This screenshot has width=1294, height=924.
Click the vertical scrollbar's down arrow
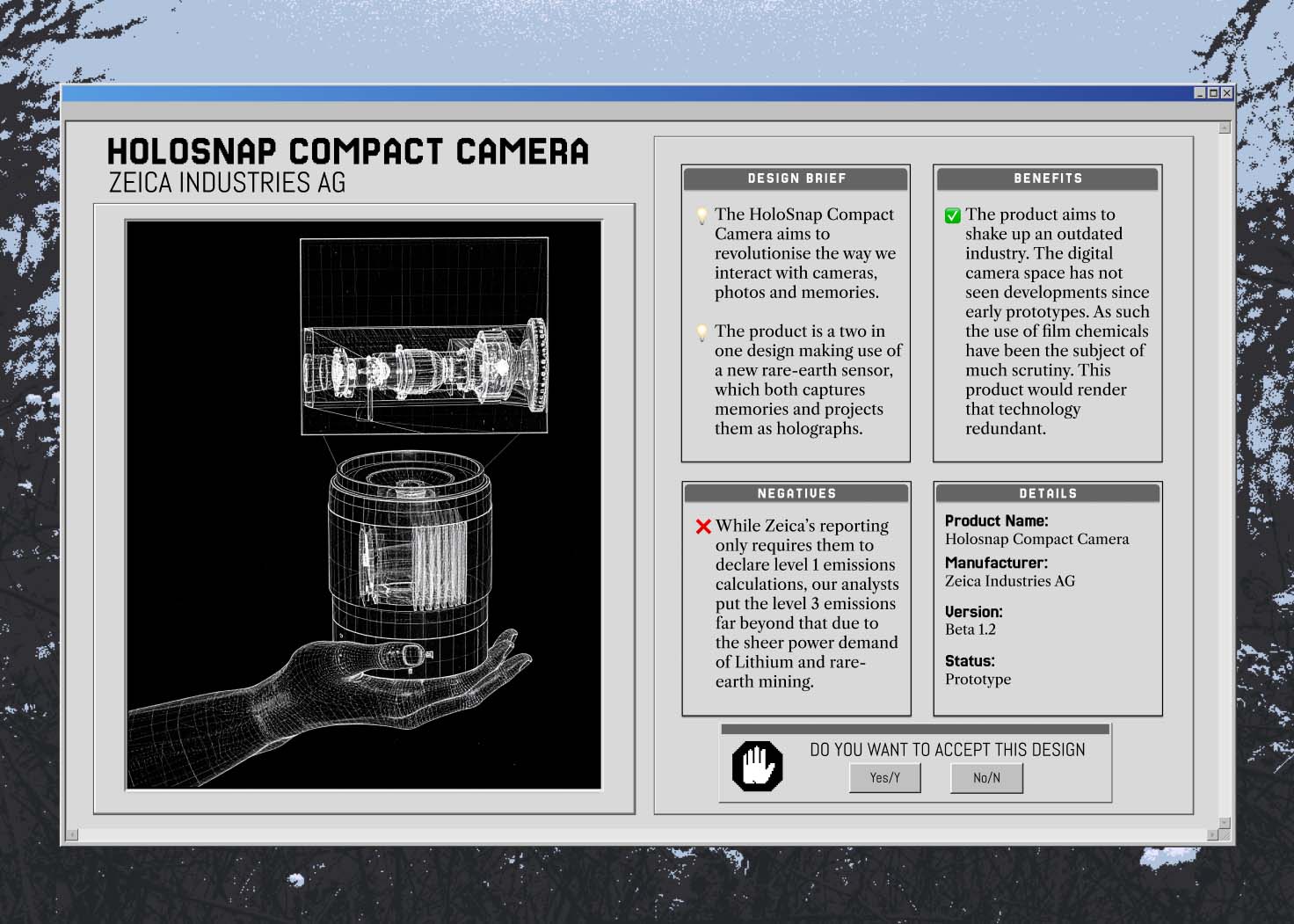[x=1225, y=823]
